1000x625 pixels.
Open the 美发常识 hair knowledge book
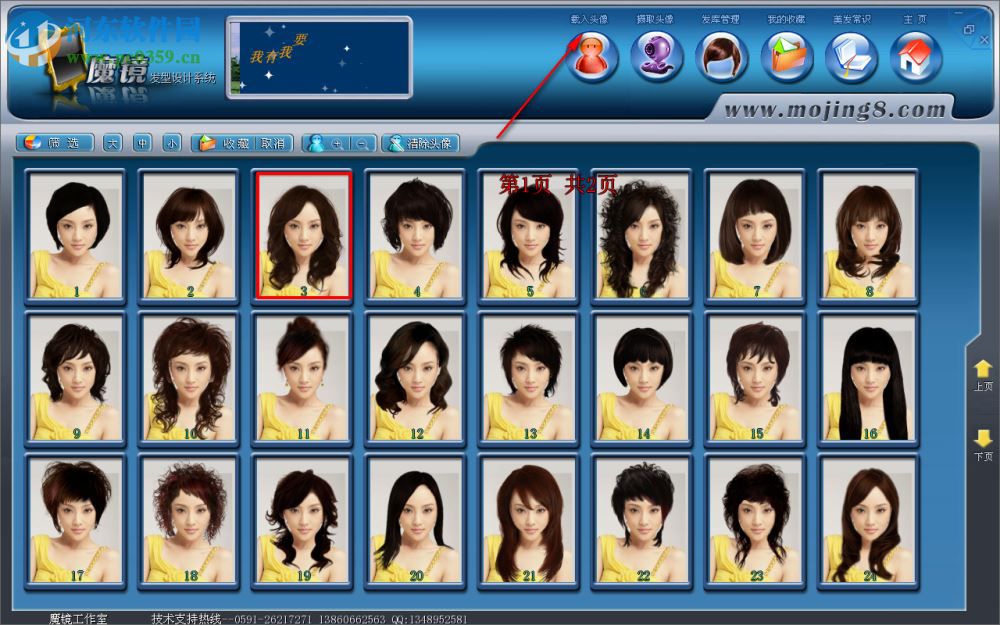851,56
